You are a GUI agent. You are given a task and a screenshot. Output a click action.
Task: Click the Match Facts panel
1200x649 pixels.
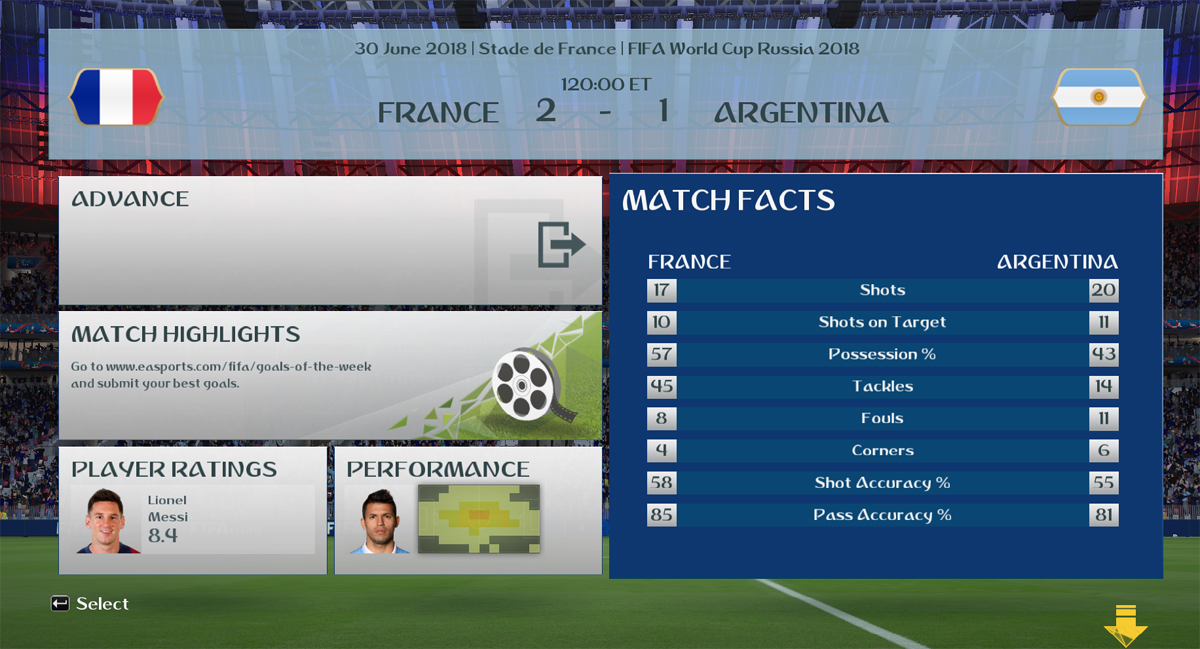[885, 375]
